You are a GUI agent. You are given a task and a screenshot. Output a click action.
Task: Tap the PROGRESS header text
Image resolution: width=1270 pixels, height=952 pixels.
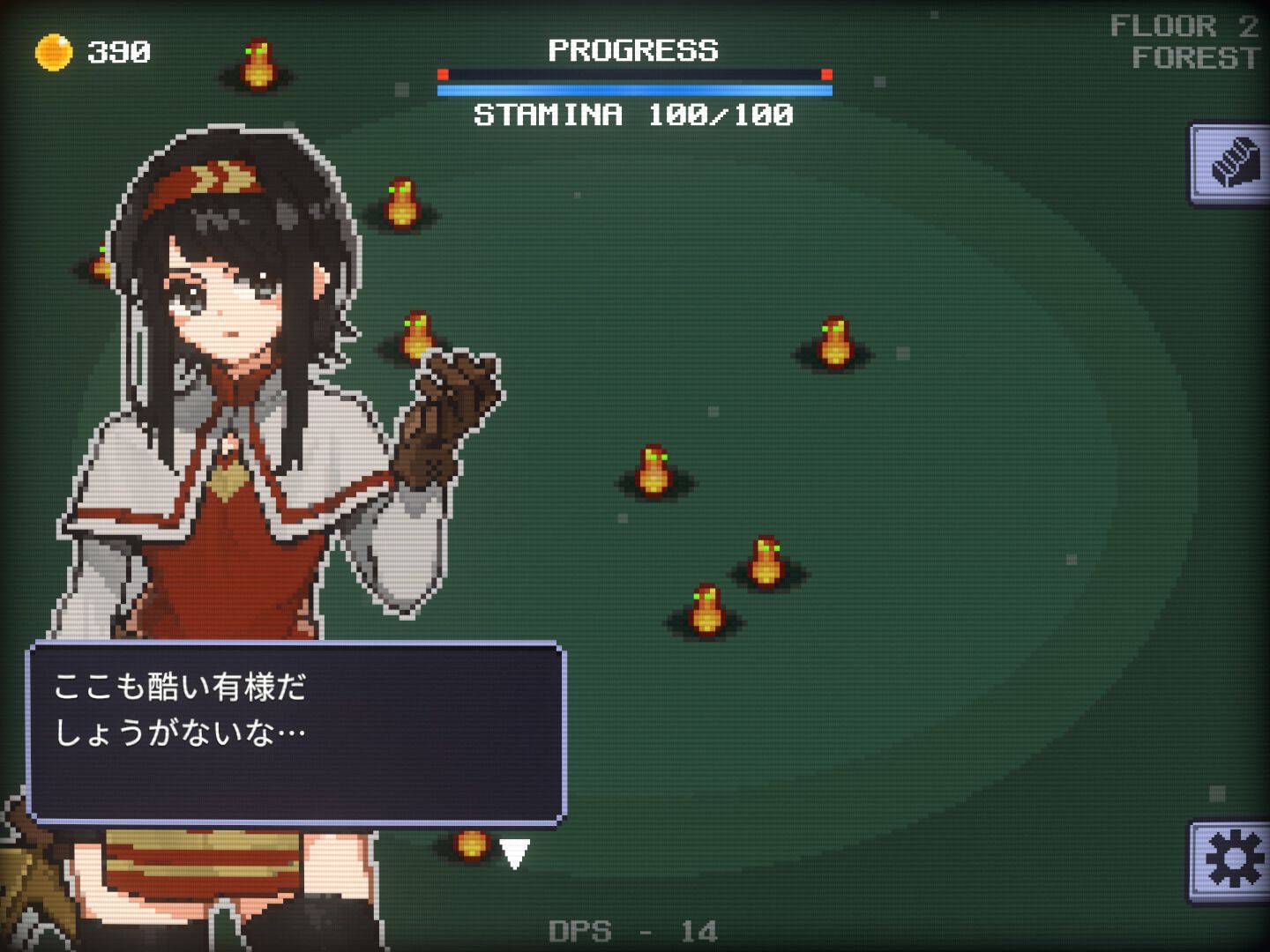(x=633, y=51)
